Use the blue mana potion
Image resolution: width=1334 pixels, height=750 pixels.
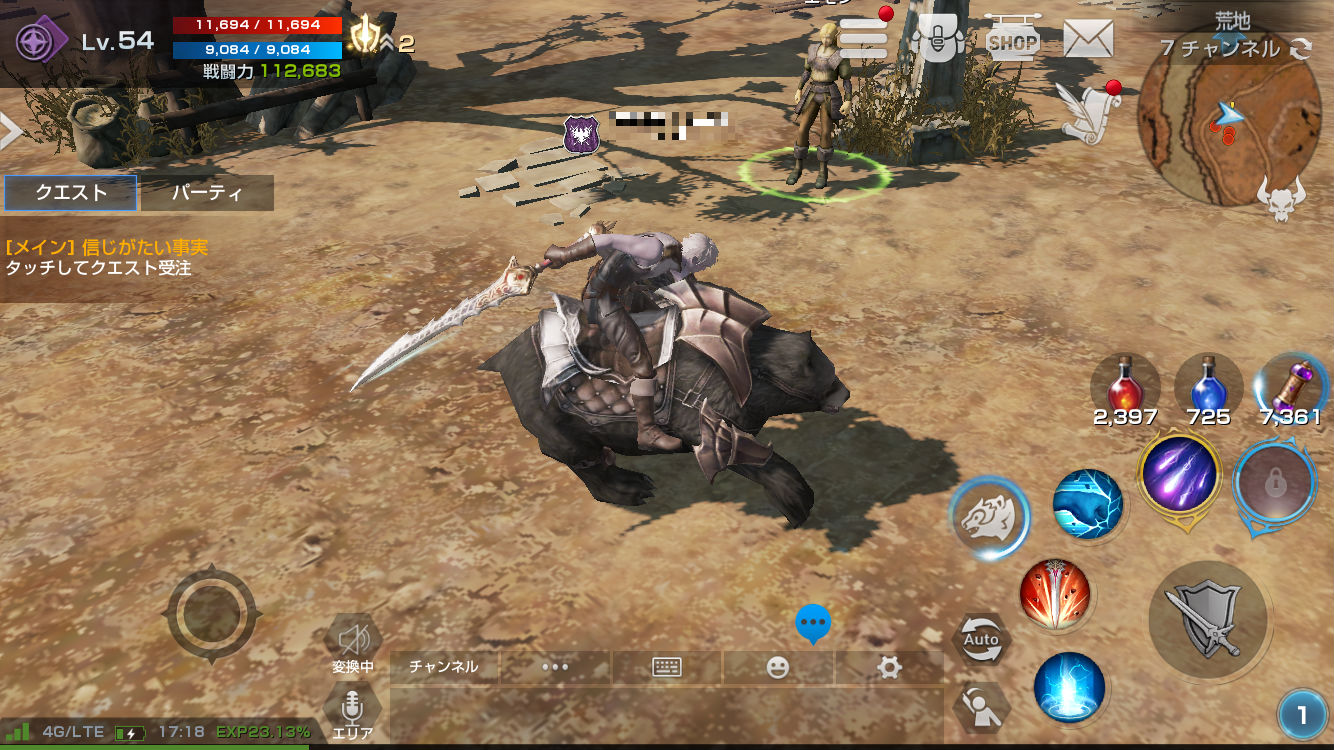tap(1208, 385)
